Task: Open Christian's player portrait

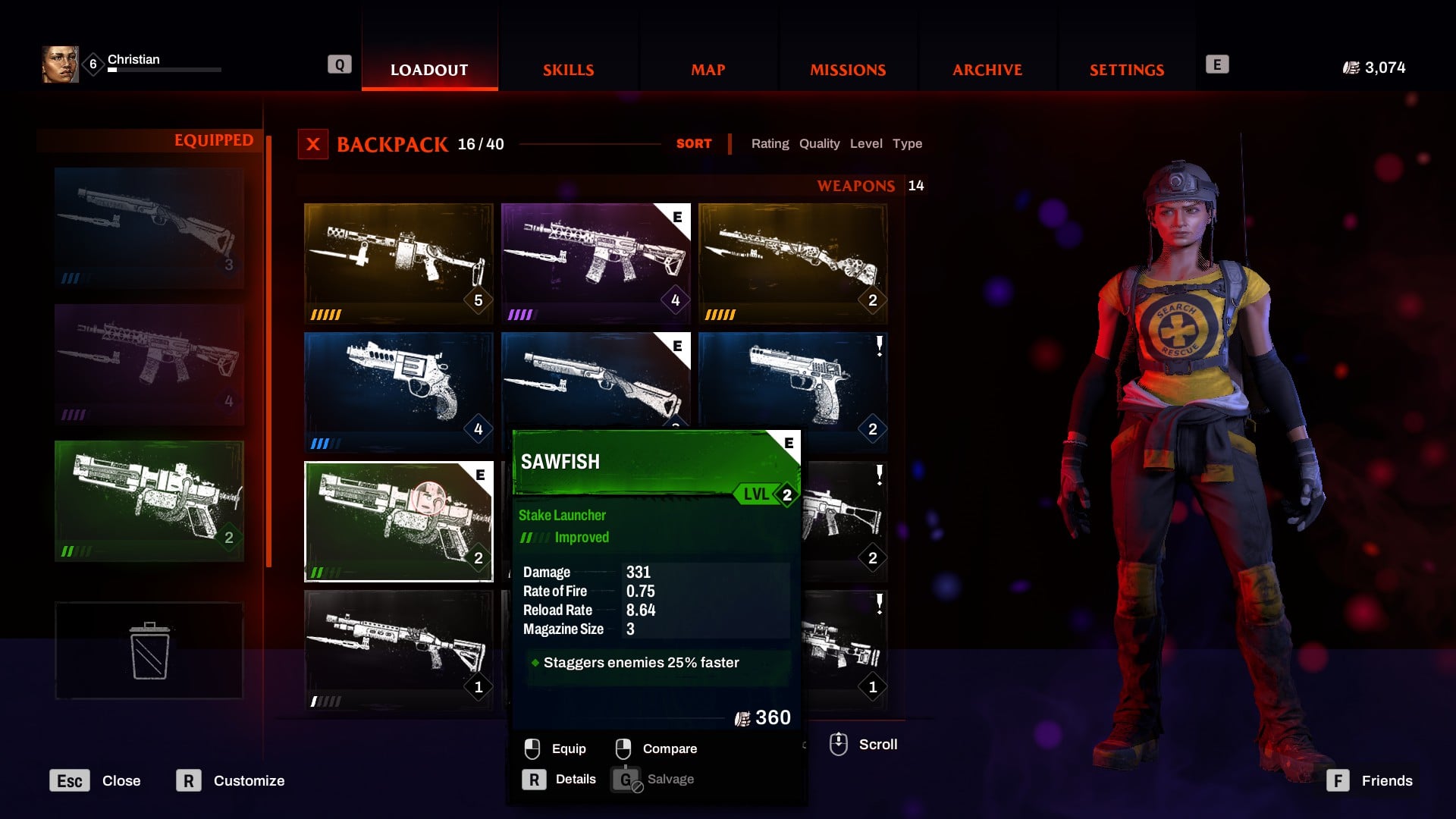Action: point(60,64)
